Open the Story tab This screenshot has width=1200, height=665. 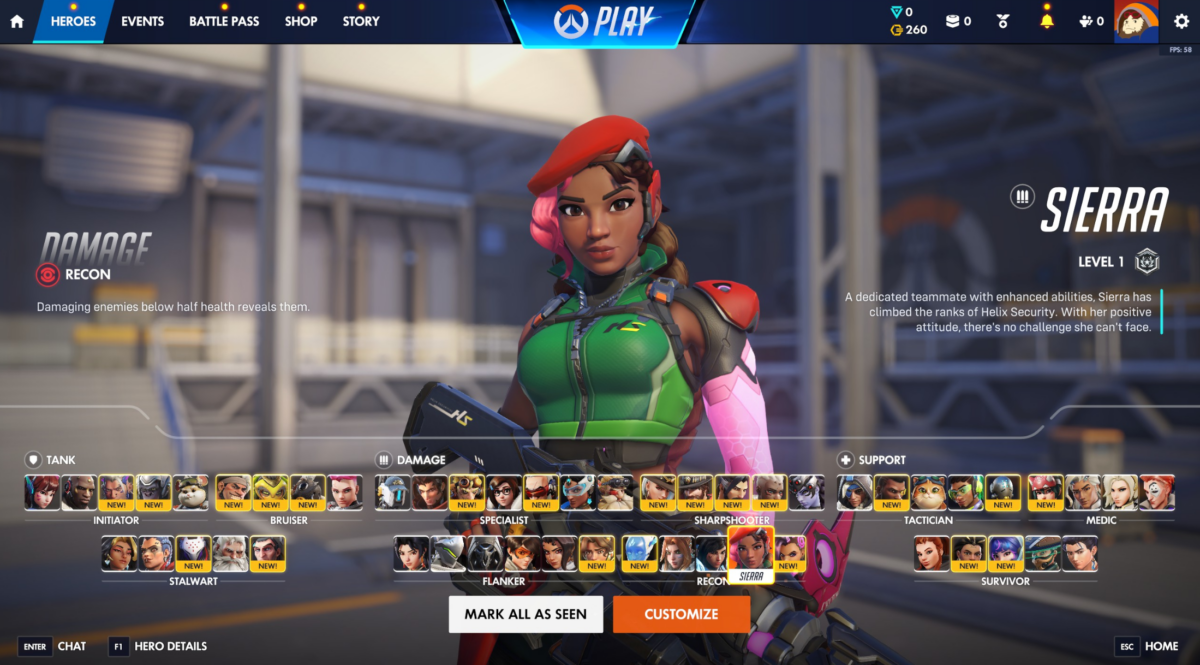tap(361, 21)
